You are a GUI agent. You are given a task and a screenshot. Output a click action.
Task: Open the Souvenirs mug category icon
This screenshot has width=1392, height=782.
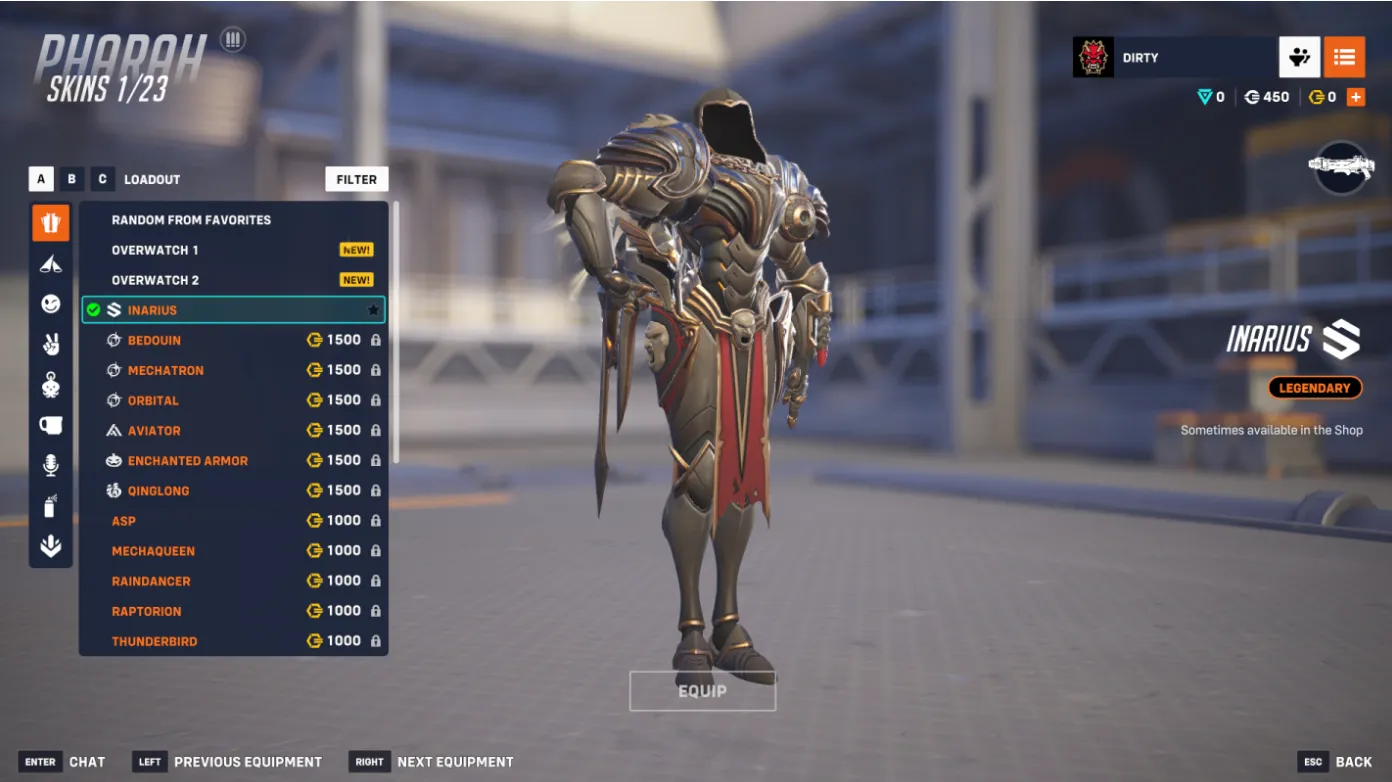(x=50, y=425)
